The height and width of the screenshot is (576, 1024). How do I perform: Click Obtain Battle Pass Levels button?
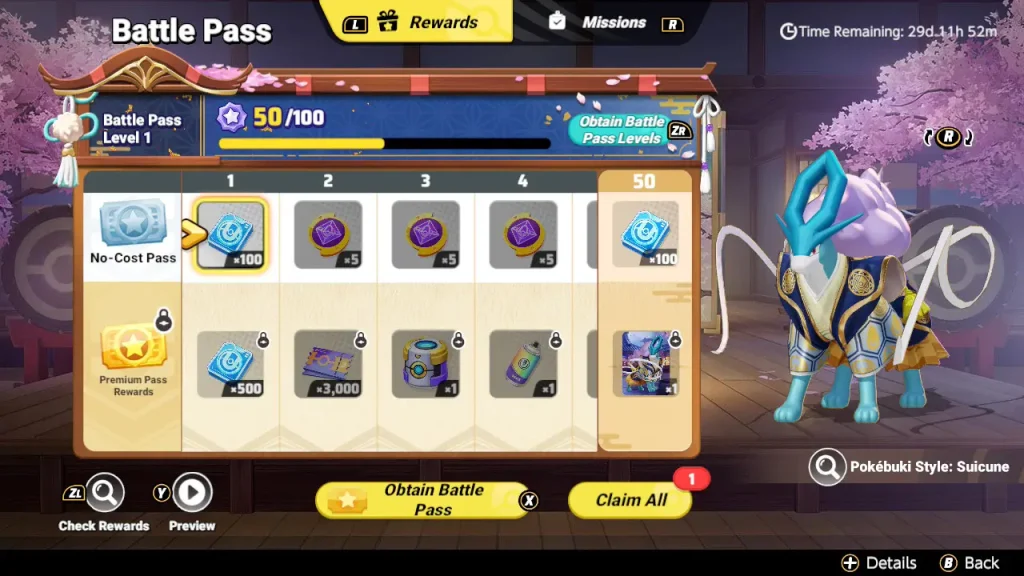622,131
